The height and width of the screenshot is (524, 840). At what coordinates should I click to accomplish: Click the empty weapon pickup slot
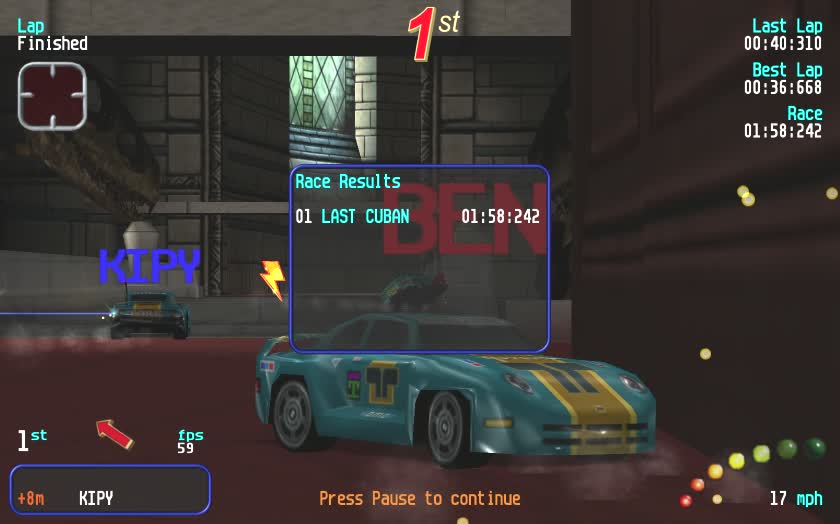pyautogui.click(x=52, y=96)
